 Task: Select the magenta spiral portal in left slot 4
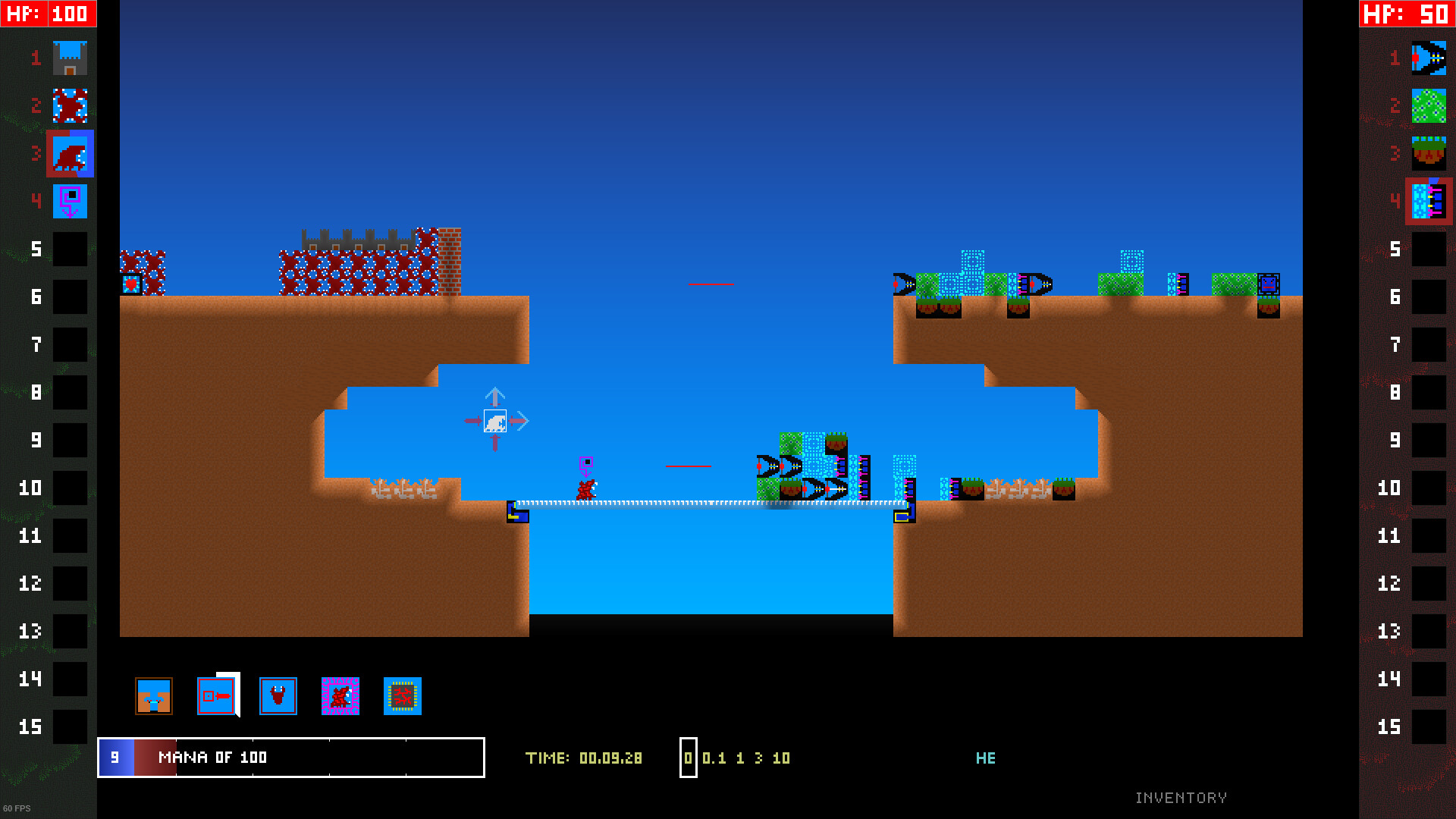(x=69, y=201)
